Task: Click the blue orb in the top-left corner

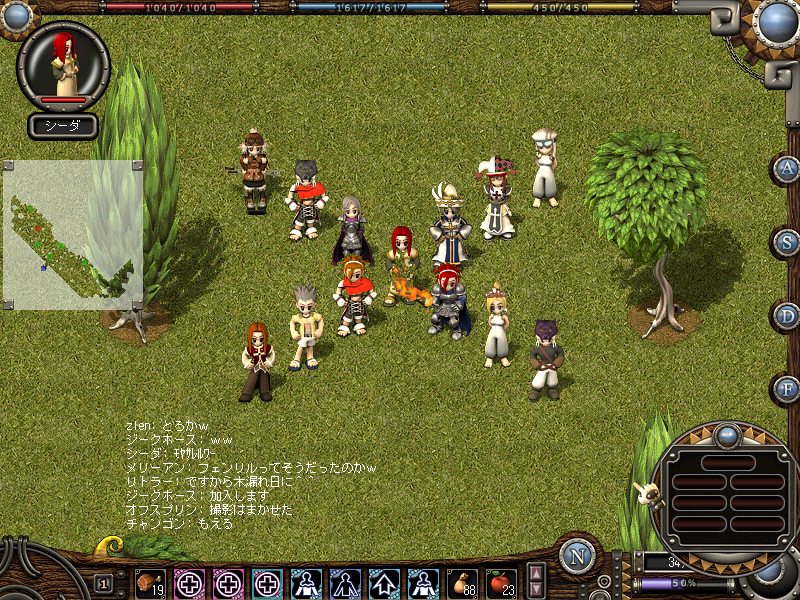Action: (x=16, y=15)
